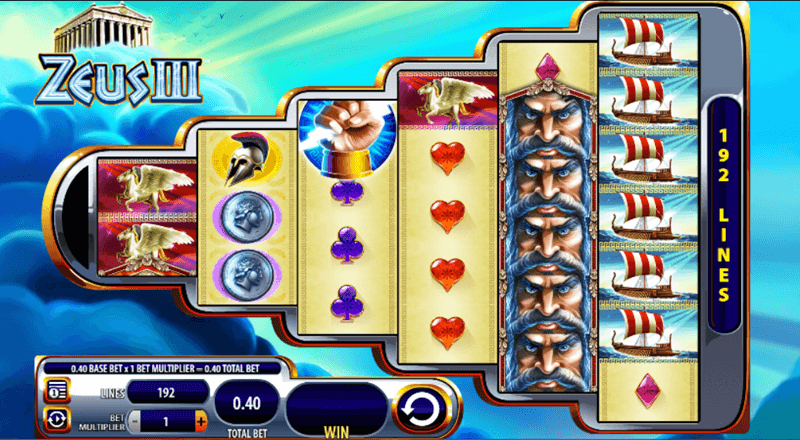
Task: Spin the reels with the circular arrow button
Action: 418,407
